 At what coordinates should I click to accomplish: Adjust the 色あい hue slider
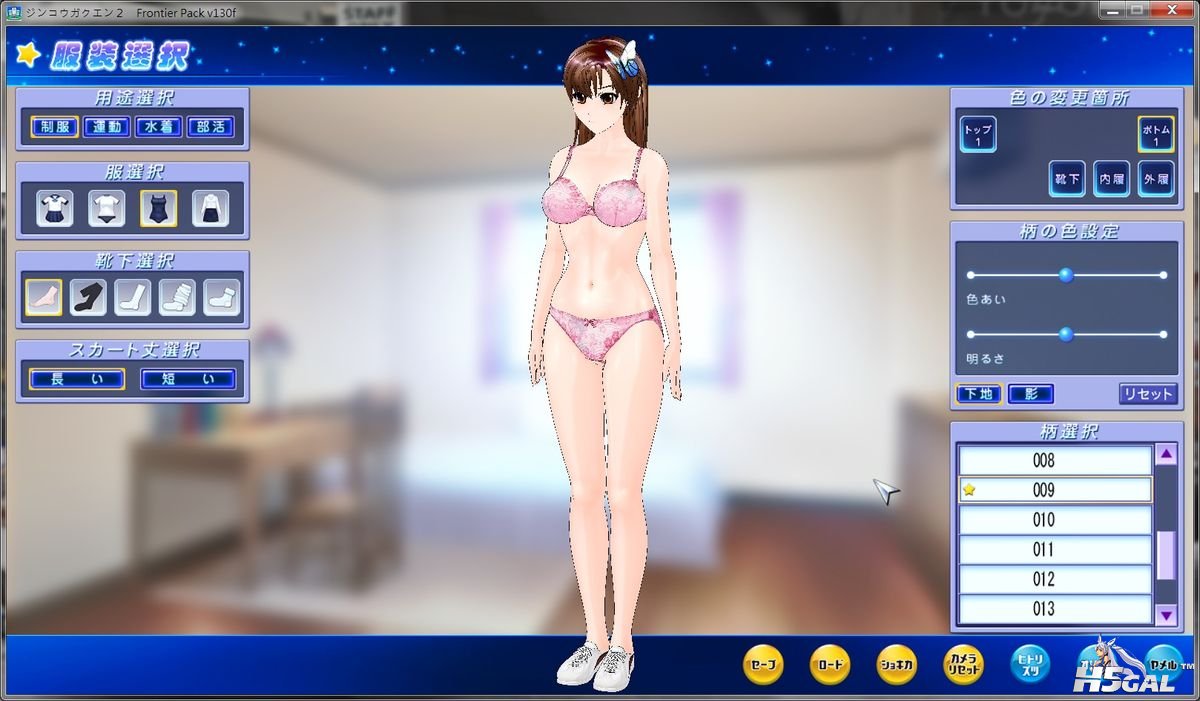pyautogui.click(x=1066, y=275)
